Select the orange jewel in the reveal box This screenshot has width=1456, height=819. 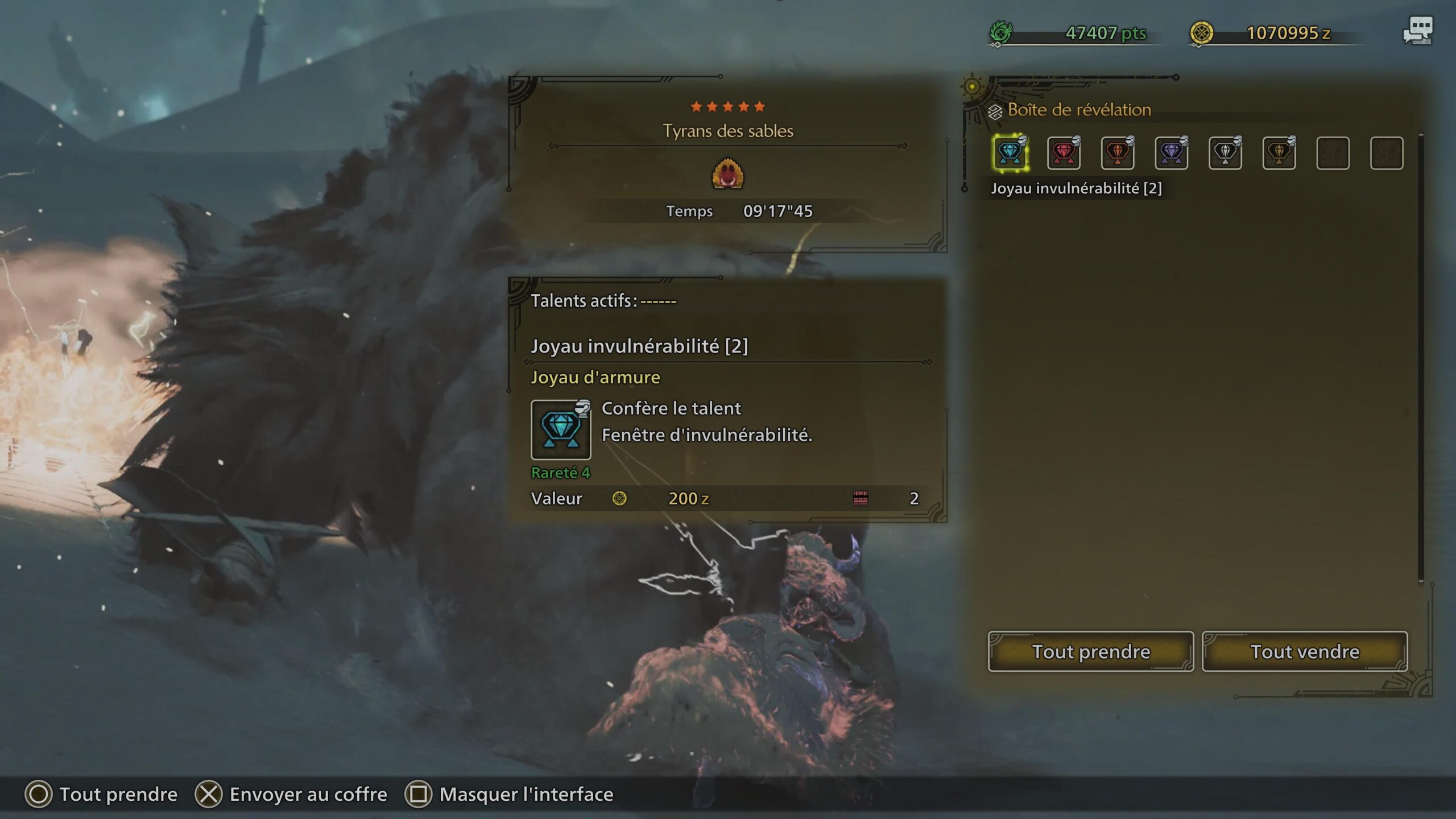point(1118,152)
